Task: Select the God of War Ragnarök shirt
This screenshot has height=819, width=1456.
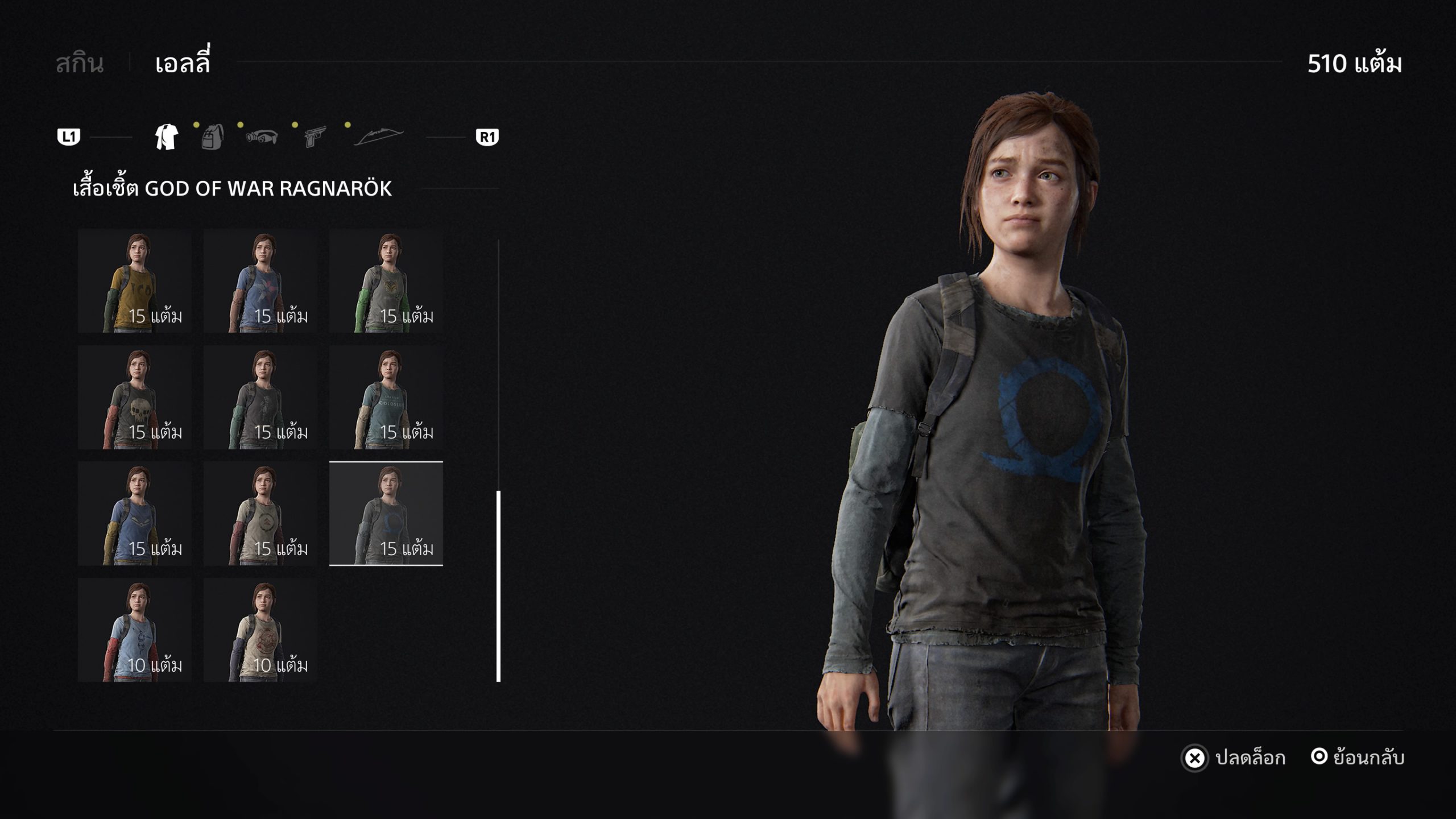Action: click(x=386, y=514)
